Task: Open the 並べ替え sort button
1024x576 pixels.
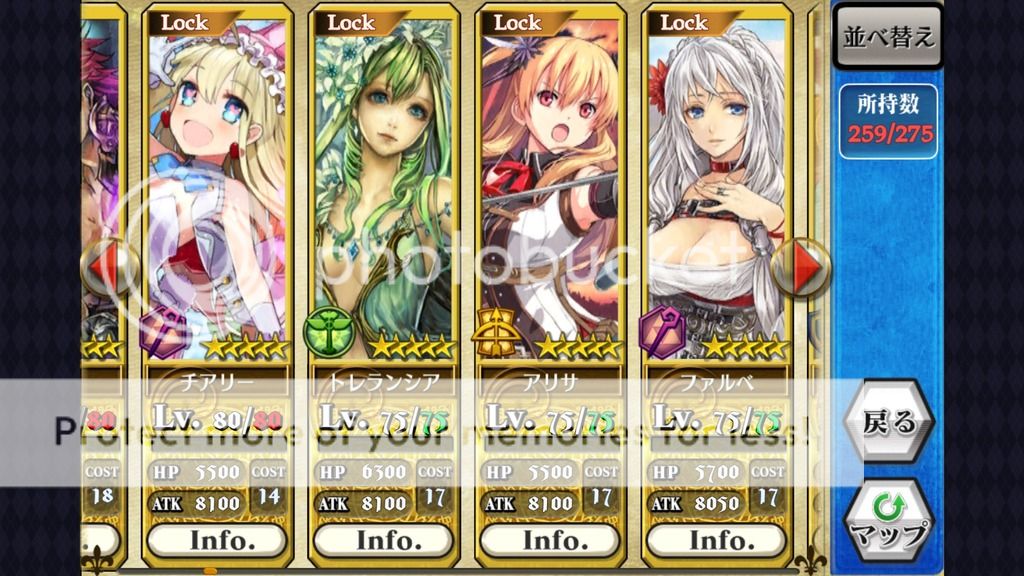Action: (x=889, y=38)
